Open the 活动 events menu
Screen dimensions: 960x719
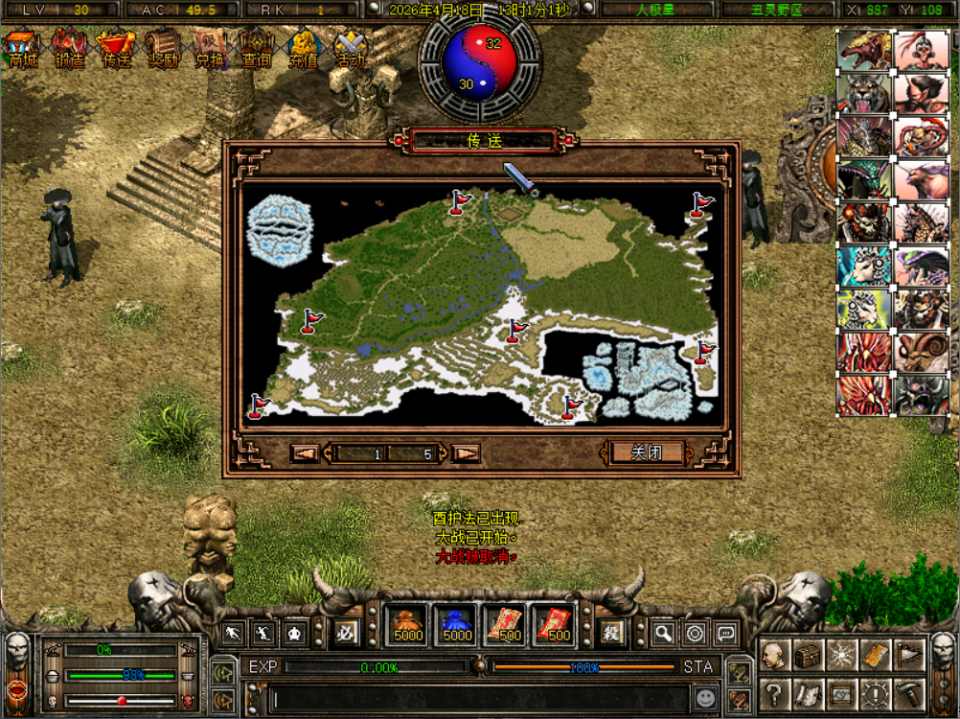click(351, 49)
